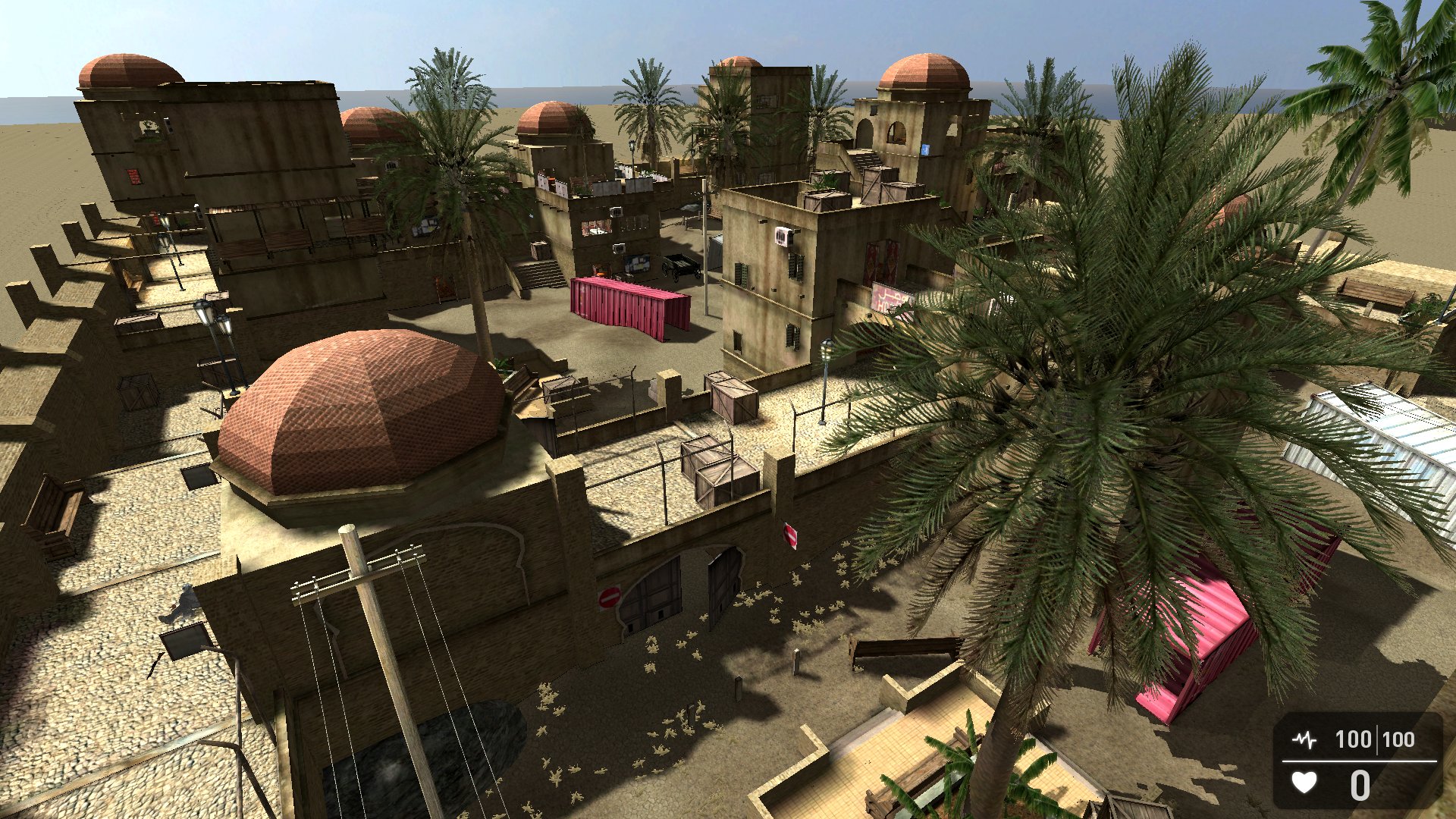
Task: Click the air conditioner unit on the building
Action: coord(781,235)
